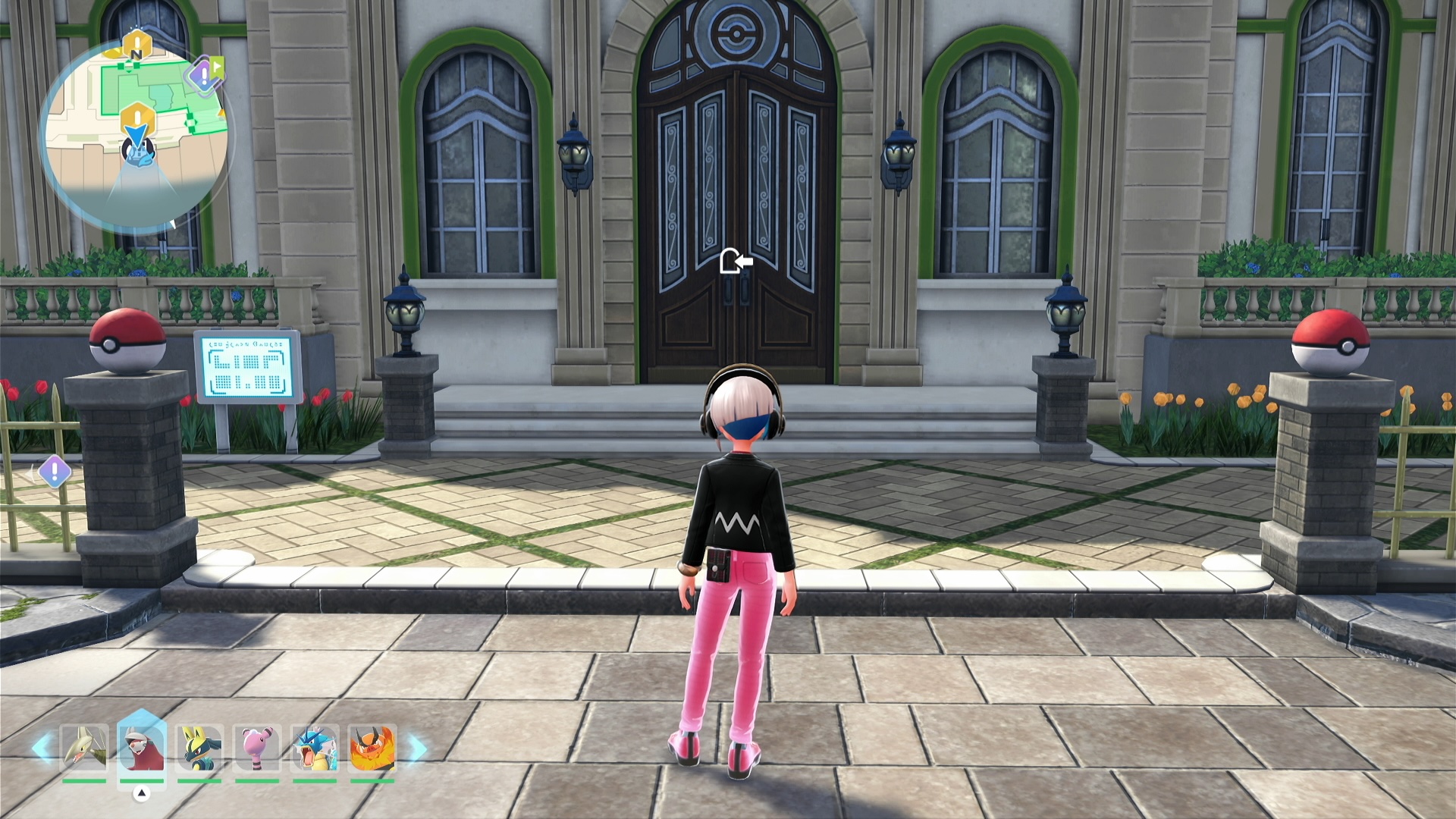Click the purple exclamation marker beside the fence
1456x819 pixels.
coord(55,472)
